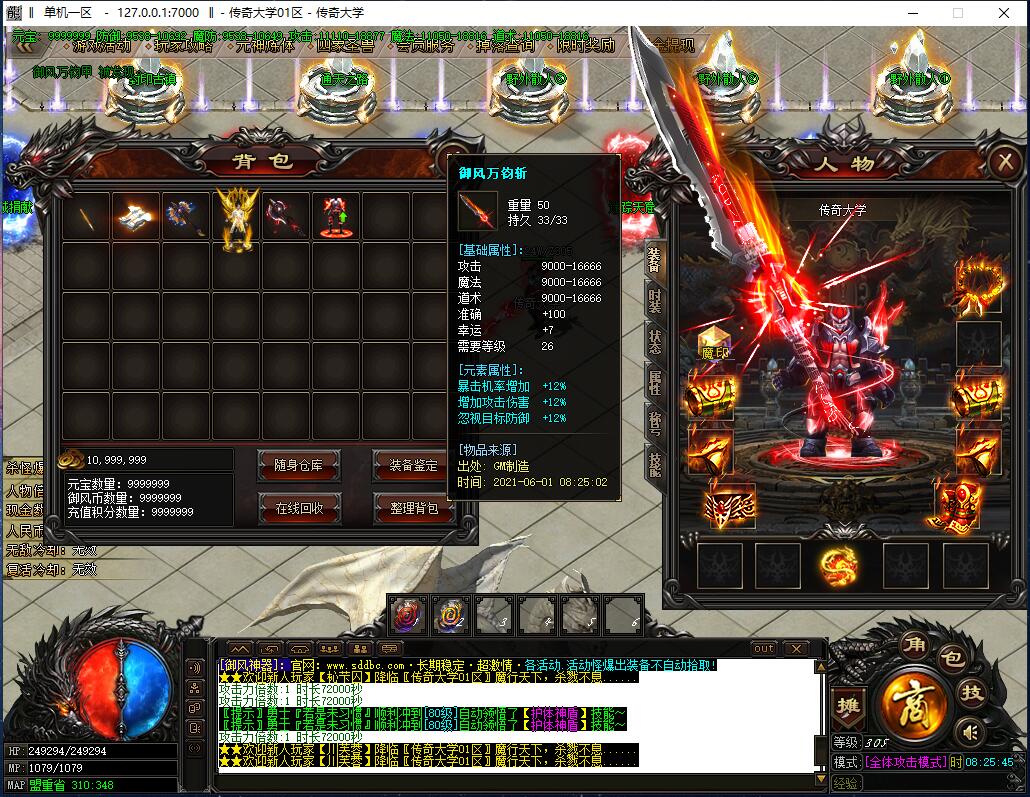Close the 人物 character panel
The height and width of the screenshot is (797, 1030).
point(1003,162)
